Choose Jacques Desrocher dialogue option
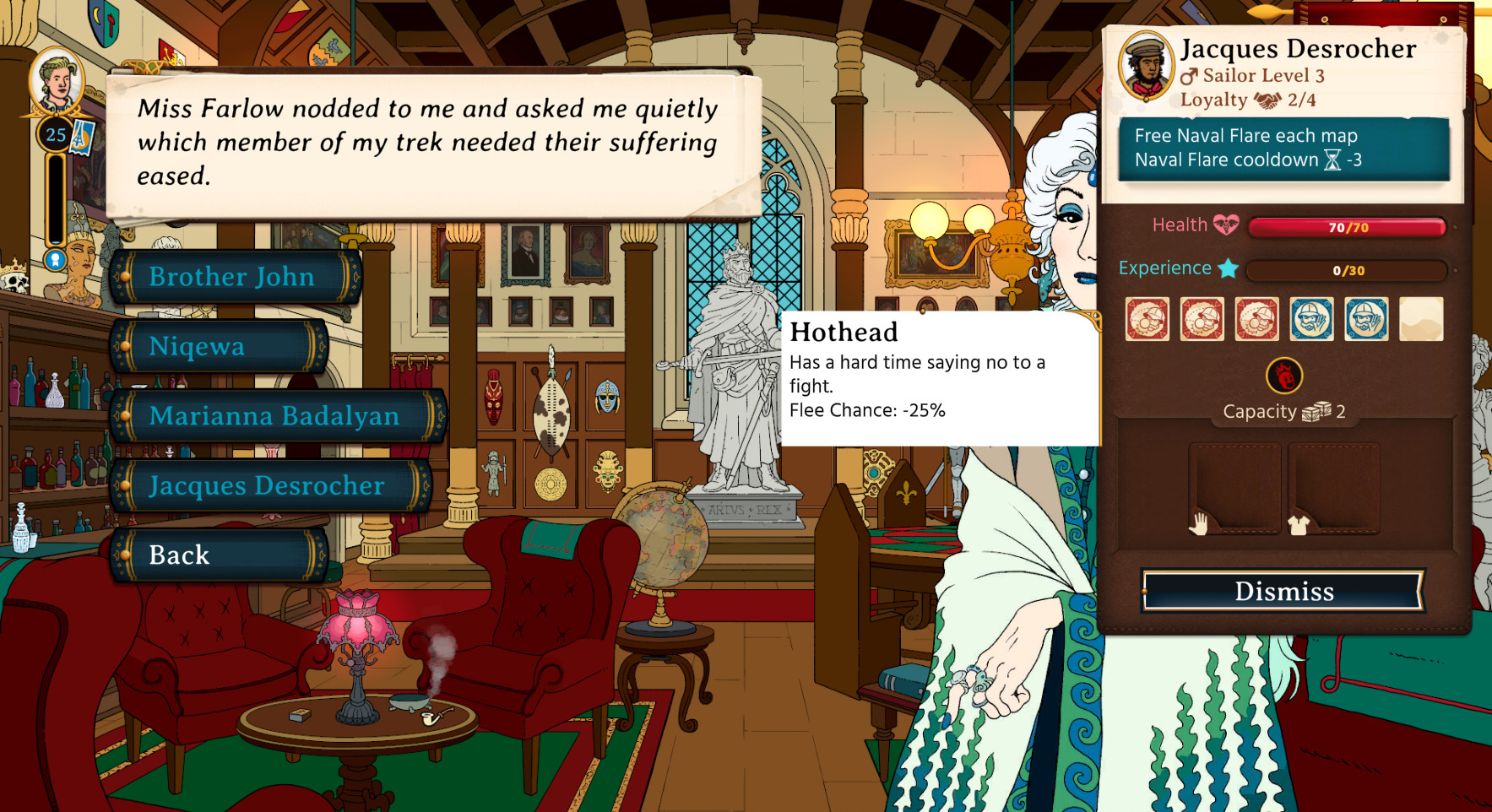The height and width of the screenshot is (812, 1492). [269, 485]
